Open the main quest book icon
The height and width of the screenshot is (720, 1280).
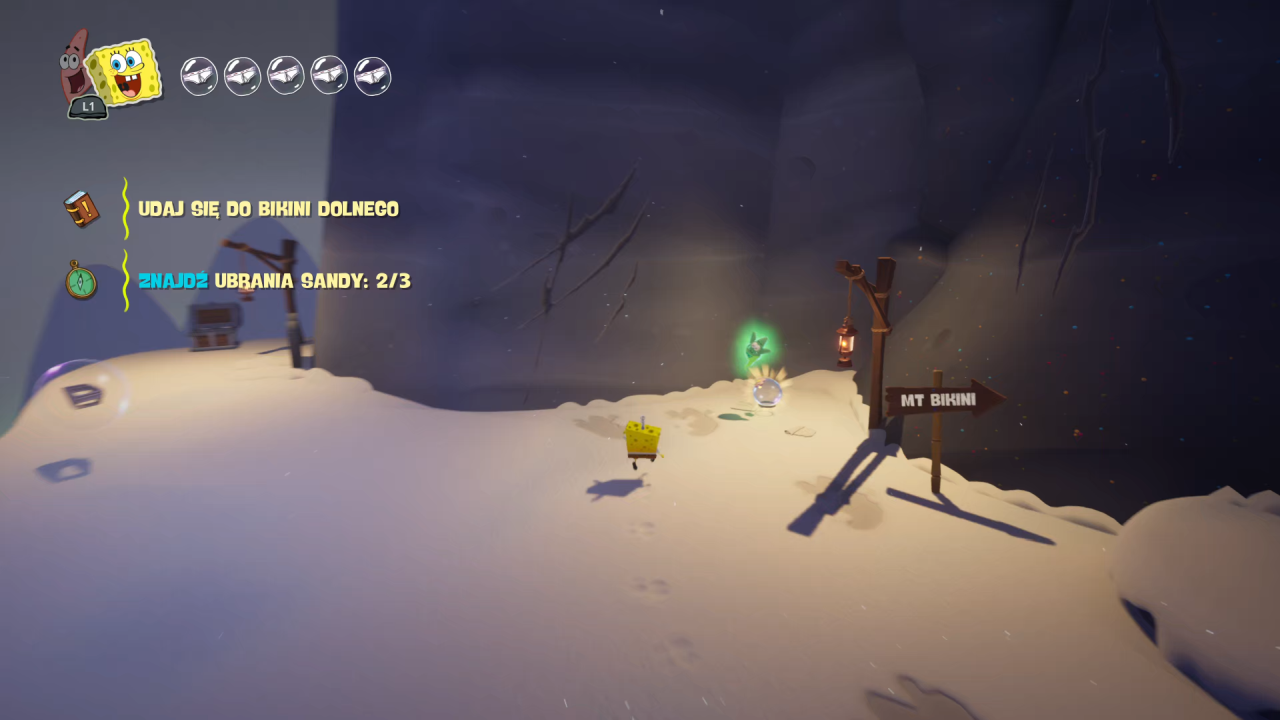tap(81, 209)
